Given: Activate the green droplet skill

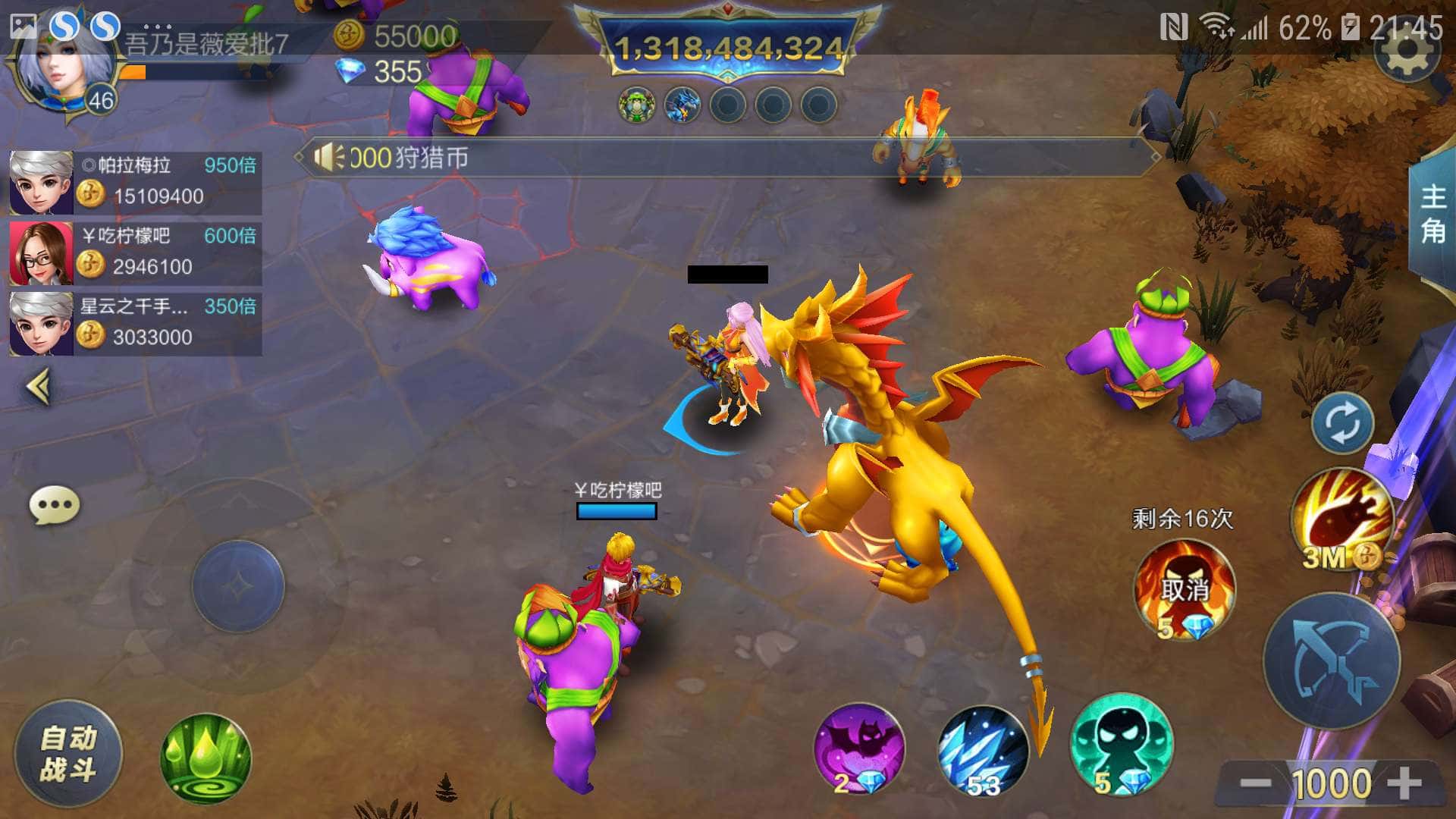Looking at the screenshot, I should pyautogui.click(x=206, y=758).
